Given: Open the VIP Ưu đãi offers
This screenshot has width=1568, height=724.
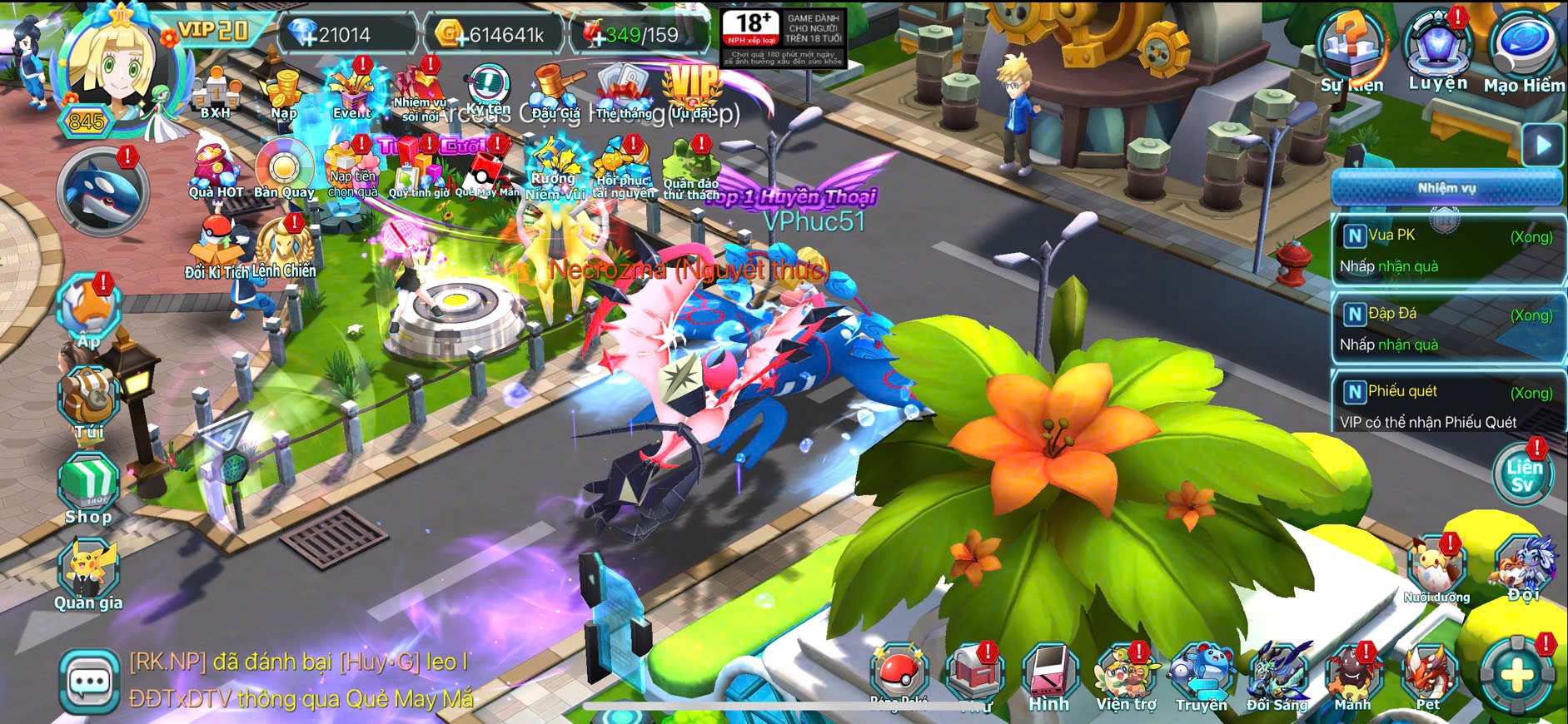Looking at the screenshot, I should (692, 90).
